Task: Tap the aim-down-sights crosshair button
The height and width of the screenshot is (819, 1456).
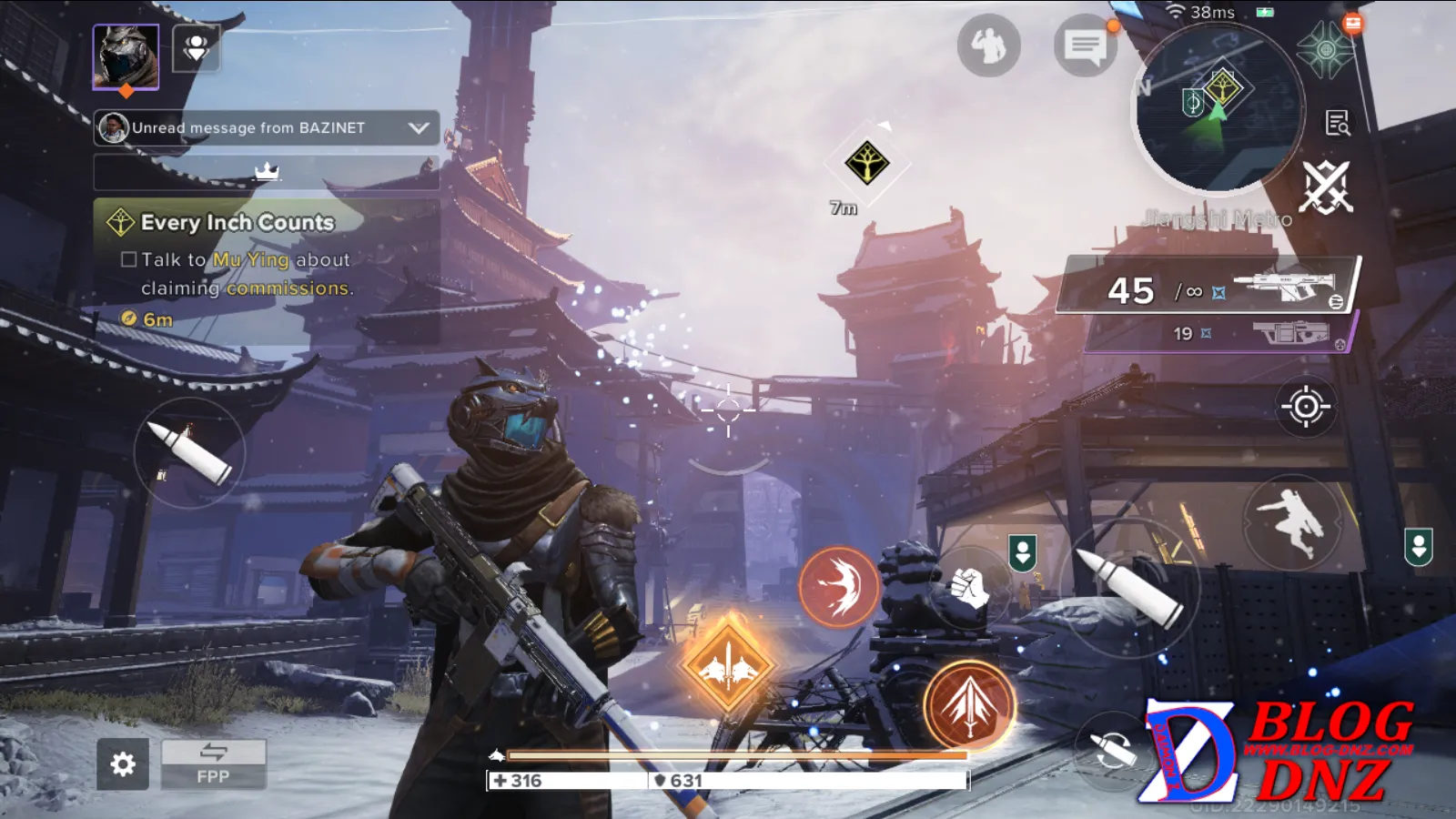Action: pyautogui.click(x=1305, y=406)
